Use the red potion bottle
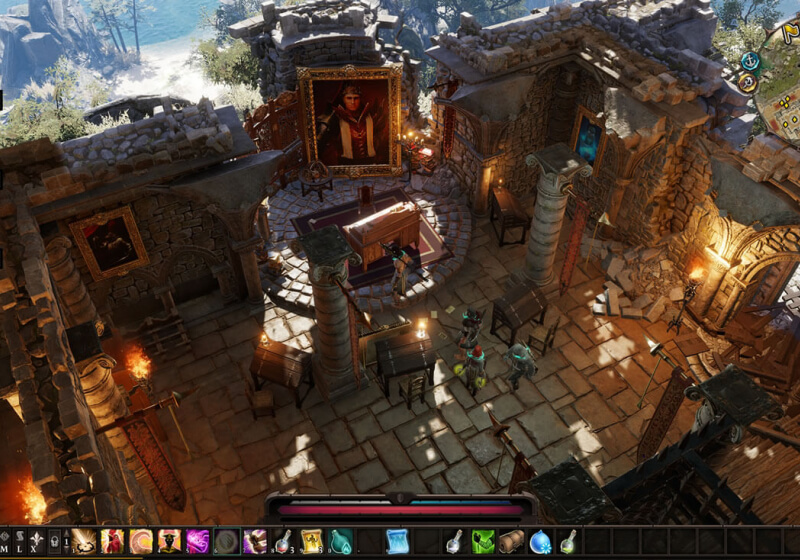This screenshot has width=800, height=560. click(284, 541)
